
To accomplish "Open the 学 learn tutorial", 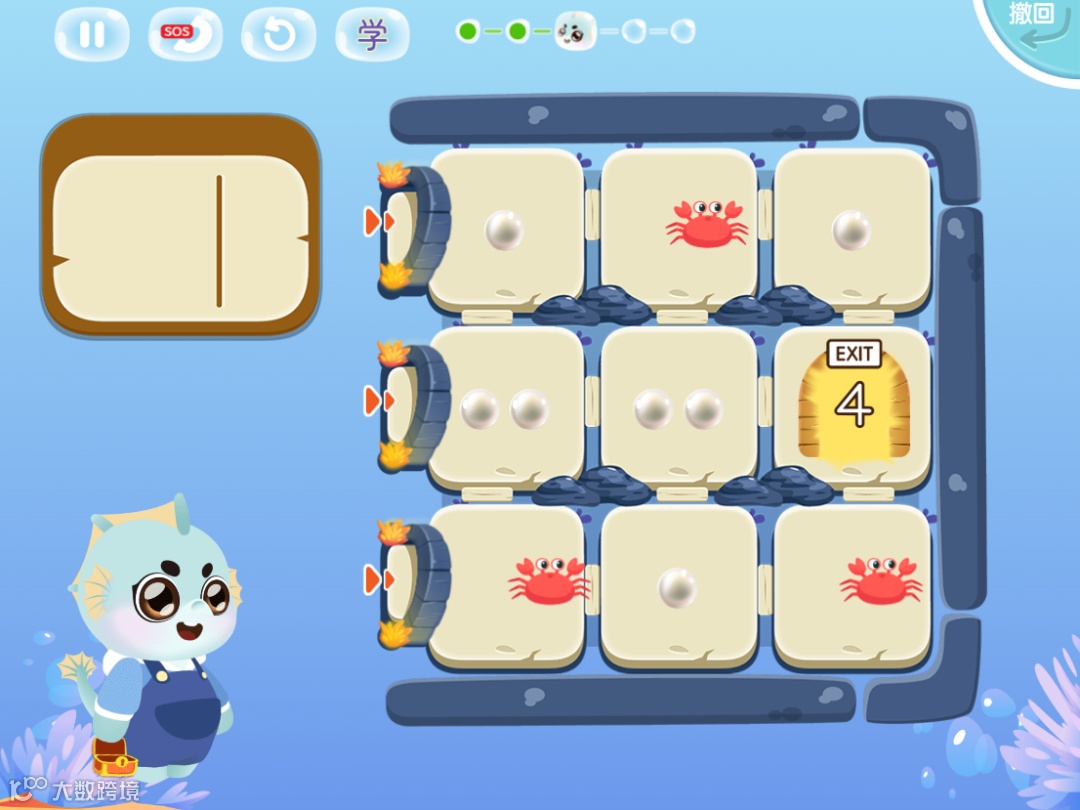I will pos(372,35).
